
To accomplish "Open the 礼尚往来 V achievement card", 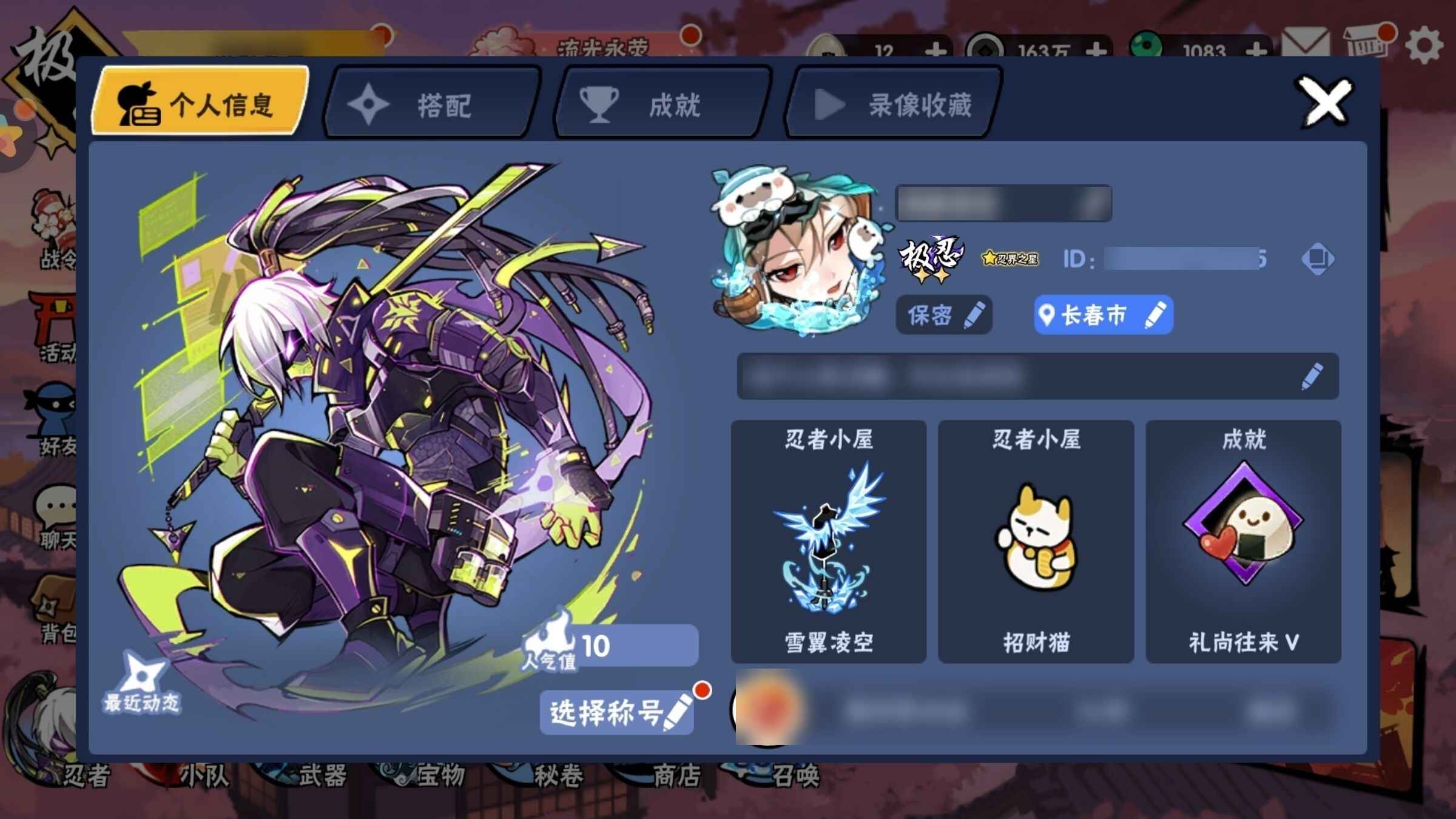I will click(x=1243, y=541).
